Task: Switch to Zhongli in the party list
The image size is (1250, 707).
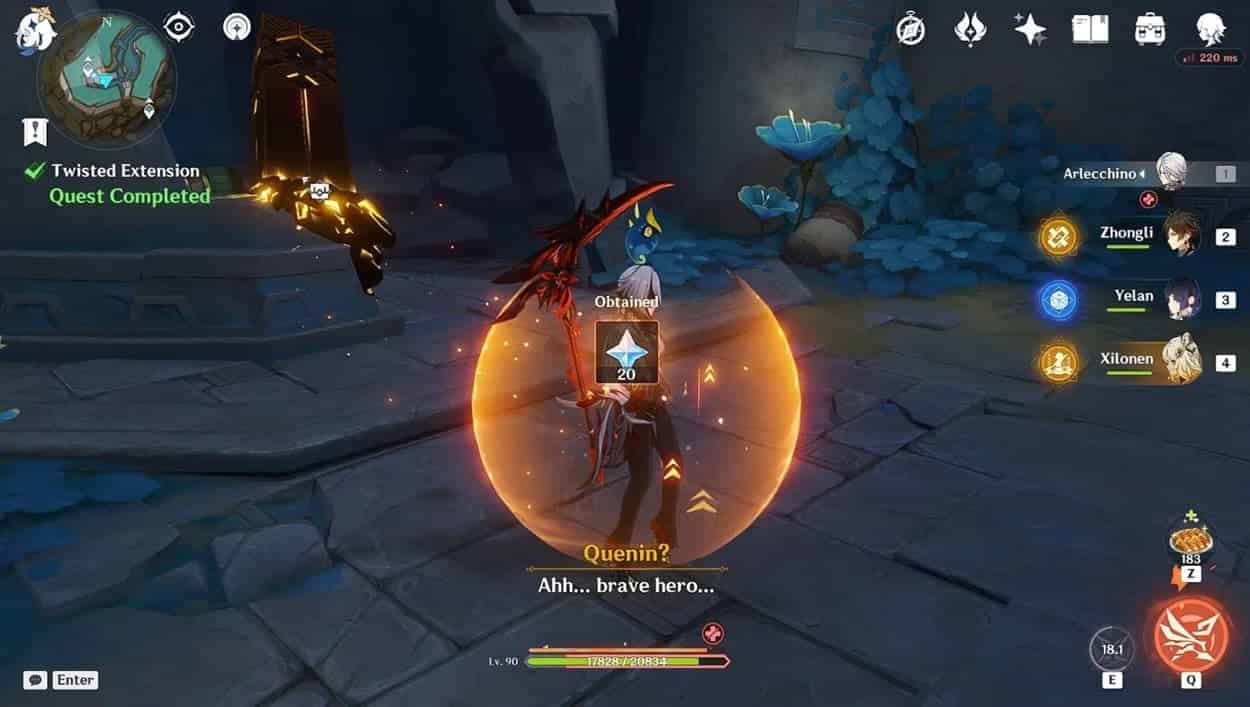Action: (1181, 236)
